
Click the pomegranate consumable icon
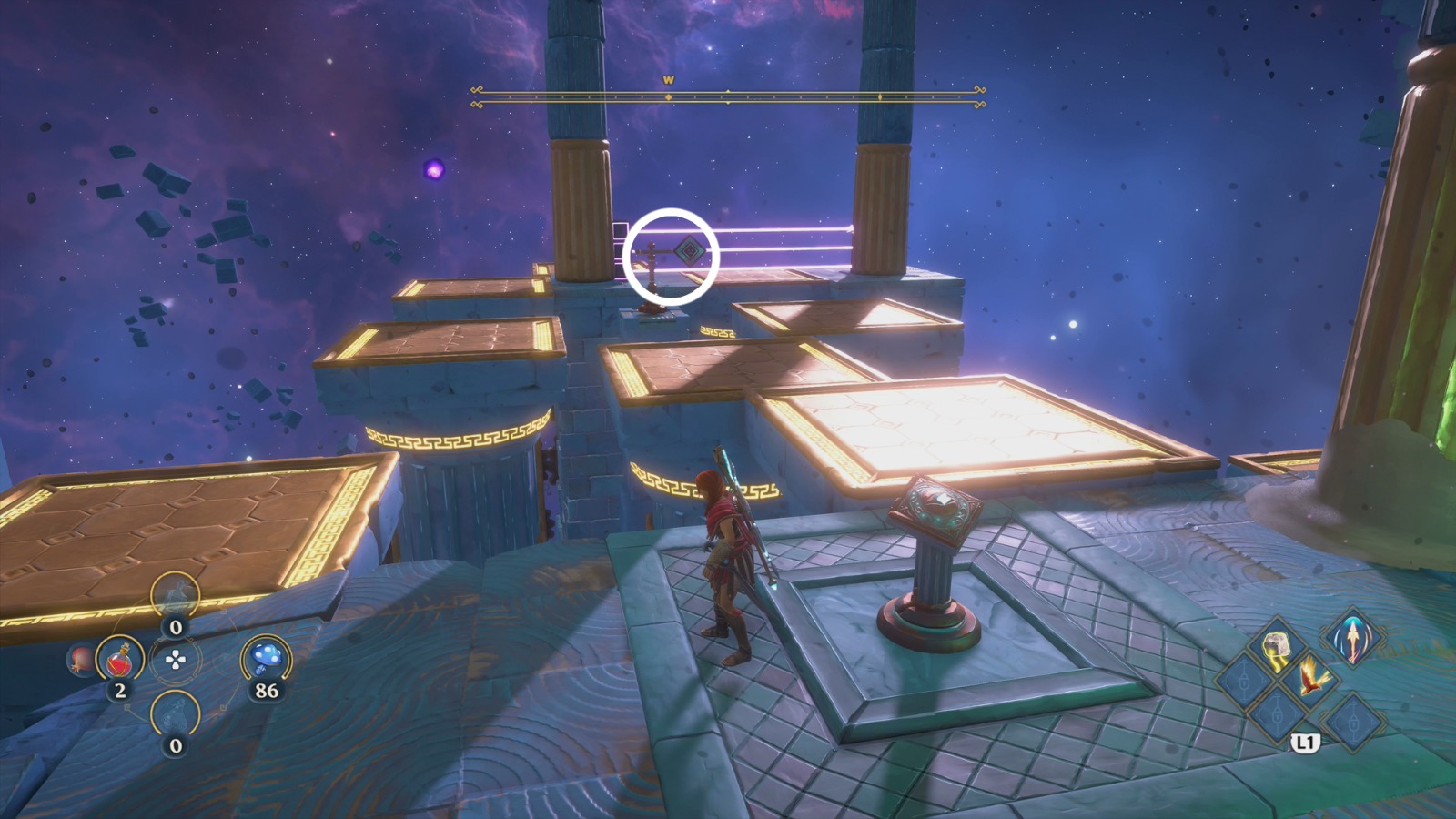[78, 660]
